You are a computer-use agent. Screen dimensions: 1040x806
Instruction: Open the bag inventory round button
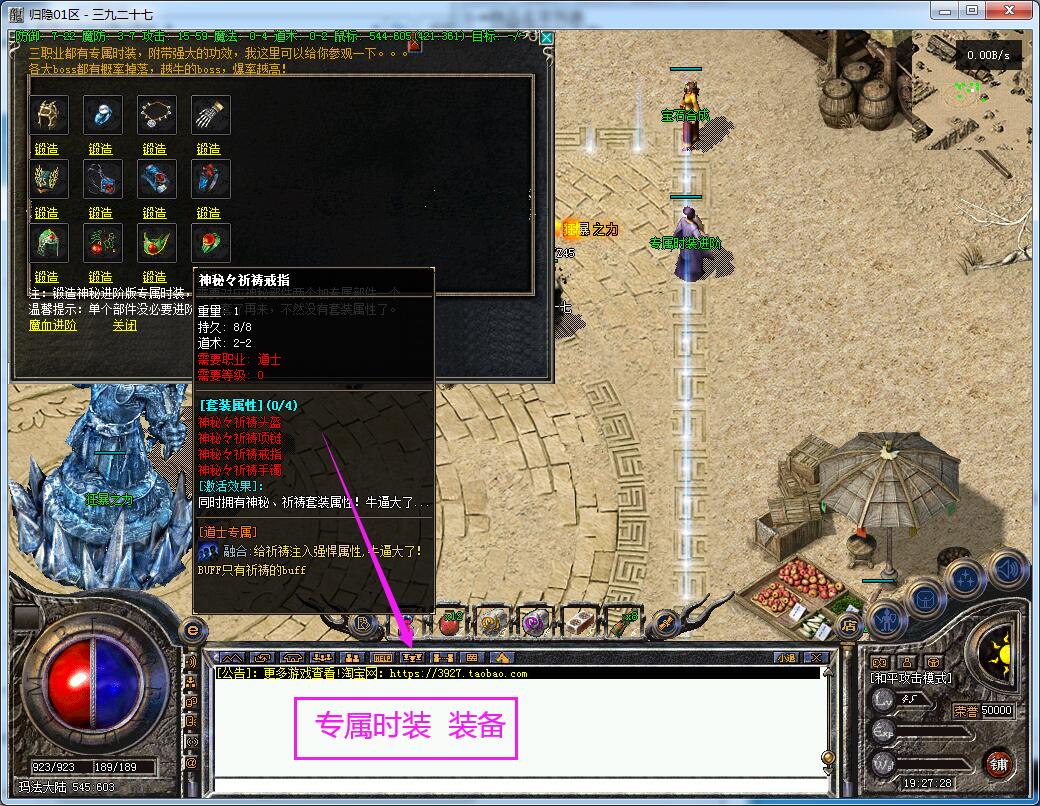coord(925,598)
